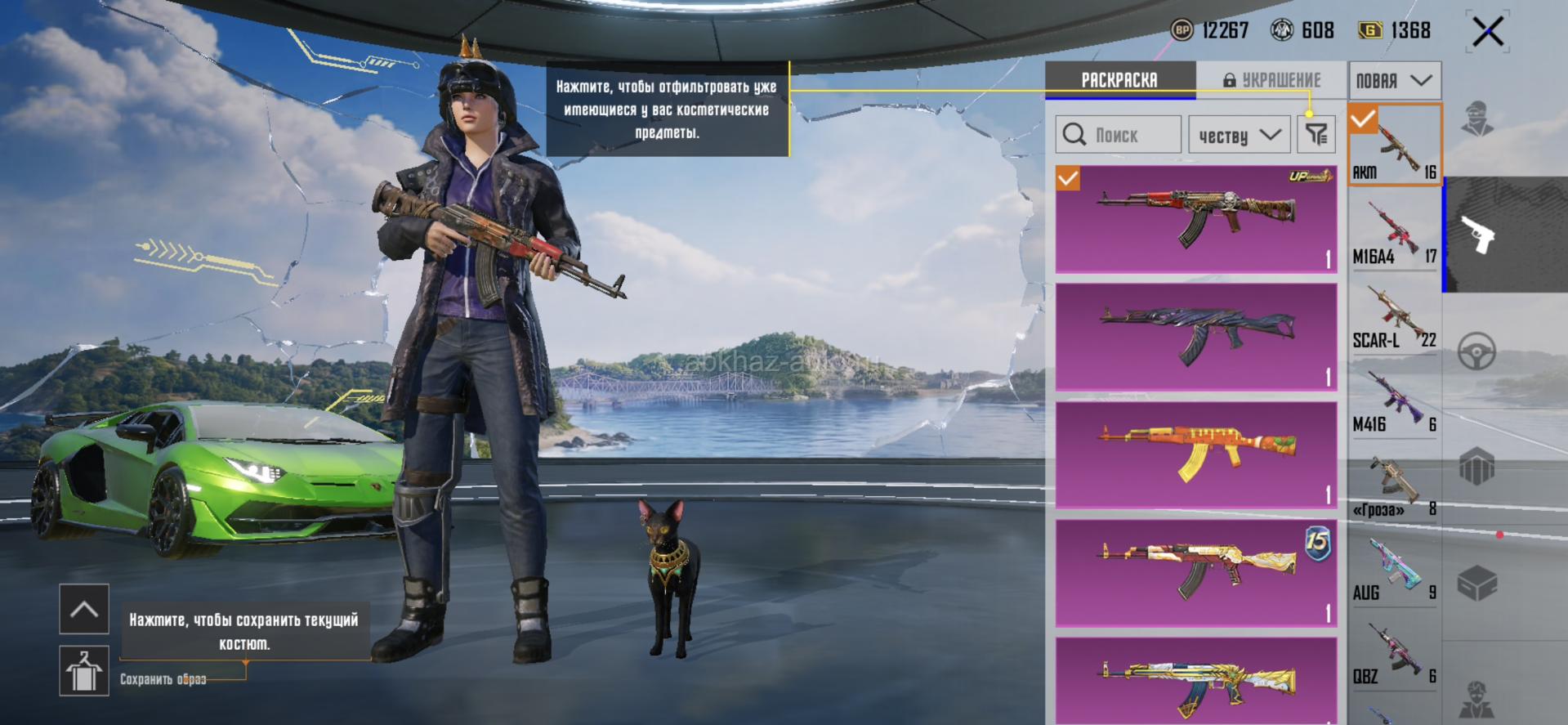Click the Поиск search field
This screenshot has height=725, width=1568.
click(1118, 135)
